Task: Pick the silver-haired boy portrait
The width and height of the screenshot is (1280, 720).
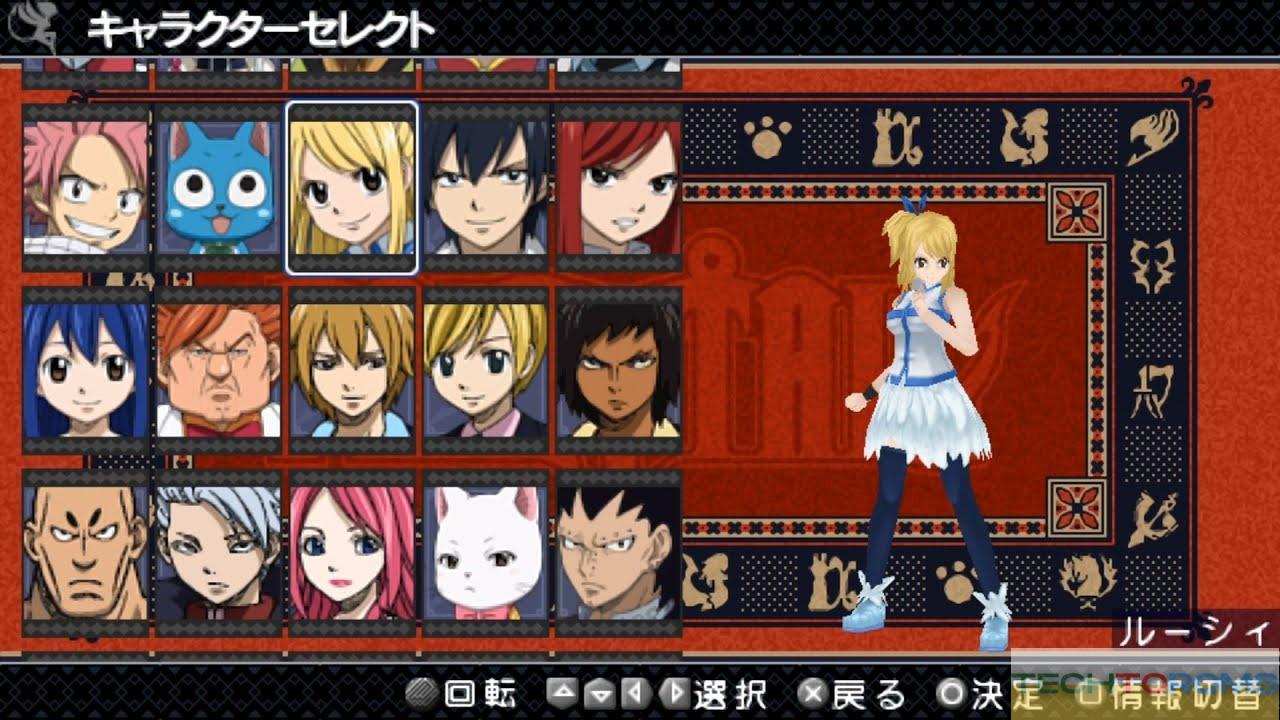Action: click(218, 553)
